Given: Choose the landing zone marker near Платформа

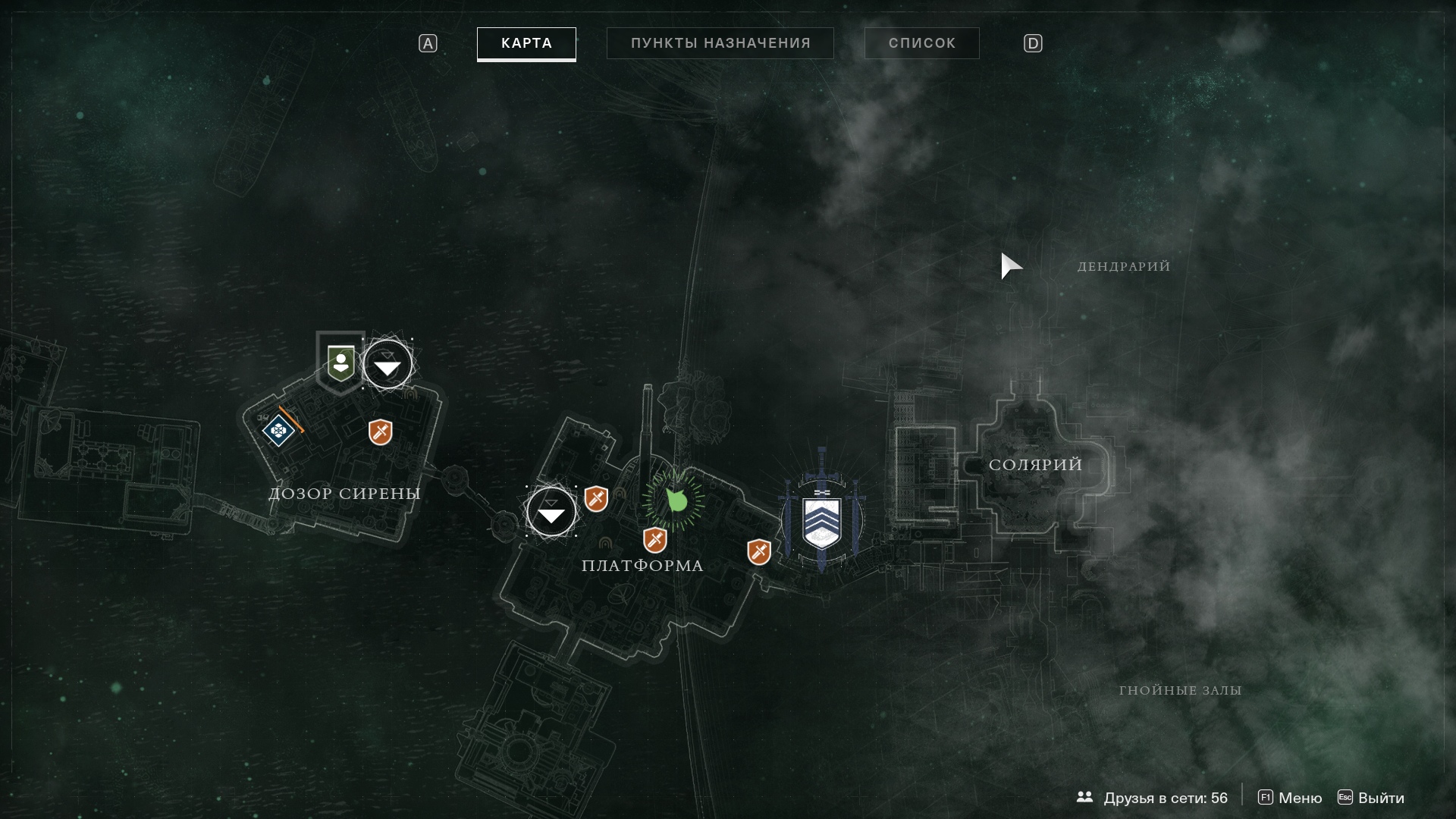Looking at the screenshot, I should coord(551,512).
